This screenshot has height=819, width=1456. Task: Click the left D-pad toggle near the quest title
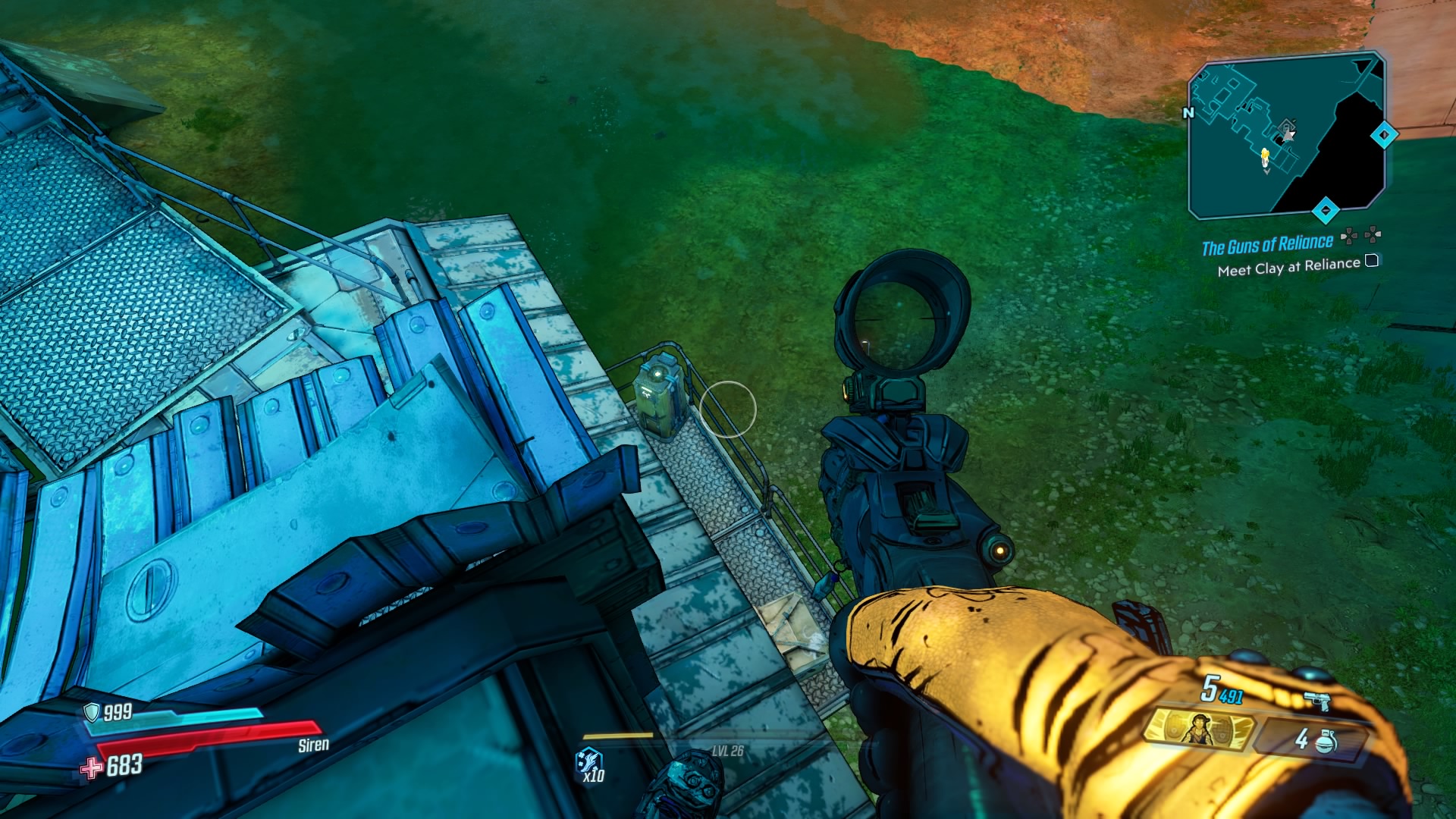pos(1348,235)
